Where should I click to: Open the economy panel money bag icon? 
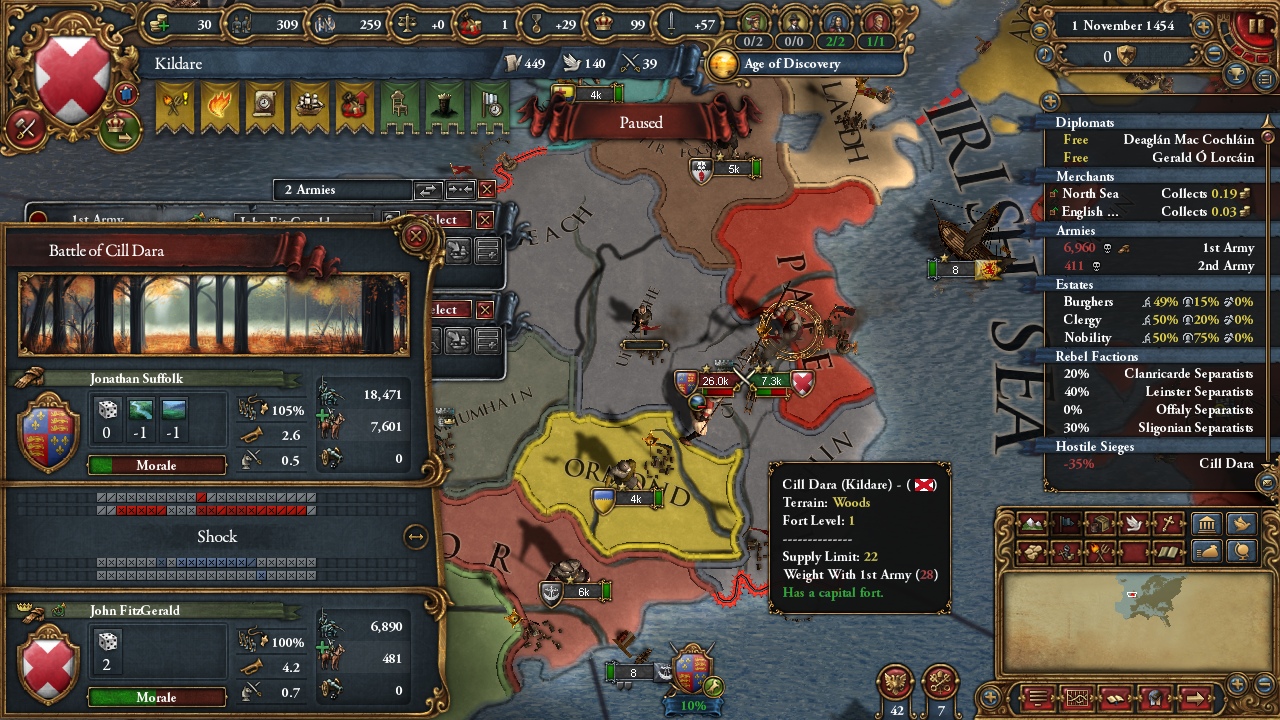[1207, 551]
